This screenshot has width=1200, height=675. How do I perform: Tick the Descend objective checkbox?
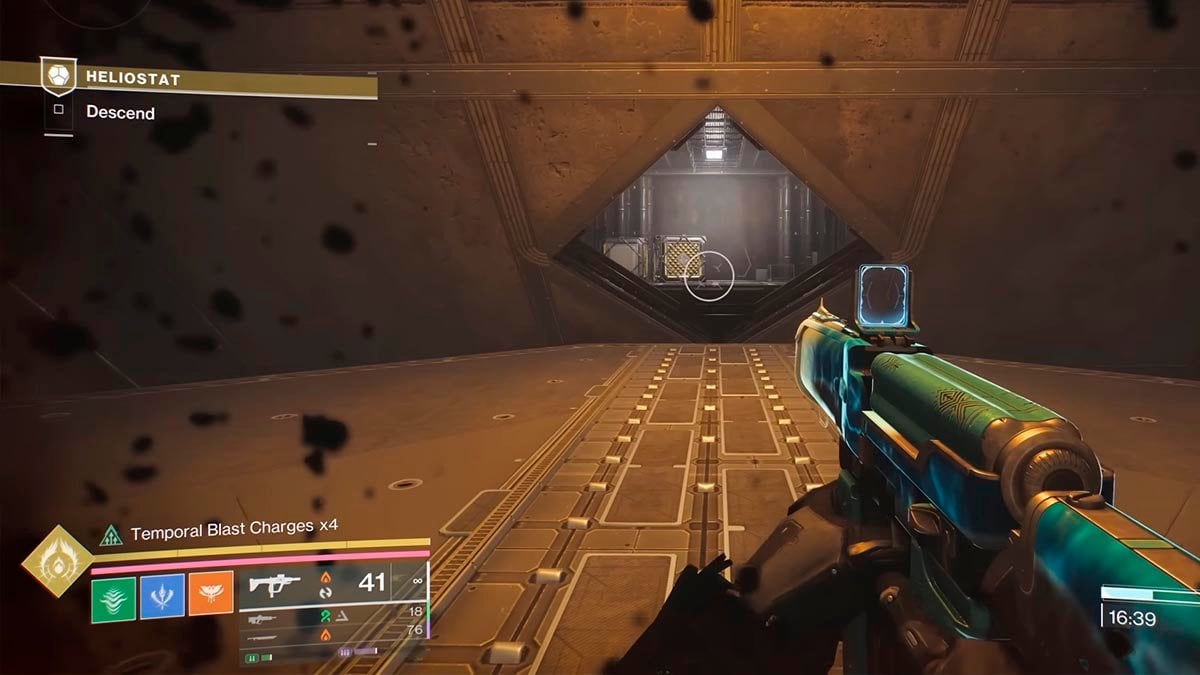[58, 111]
